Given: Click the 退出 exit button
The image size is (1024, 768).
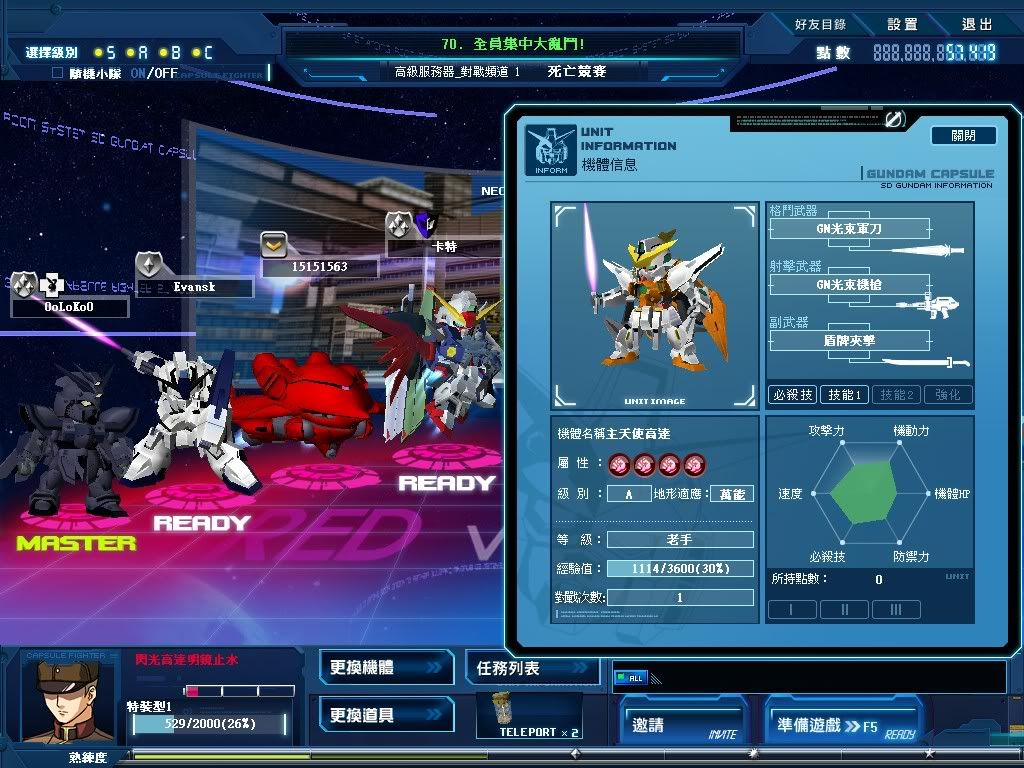Looking at the screenshot, I should pyautogui.click(x=976, y=24).
